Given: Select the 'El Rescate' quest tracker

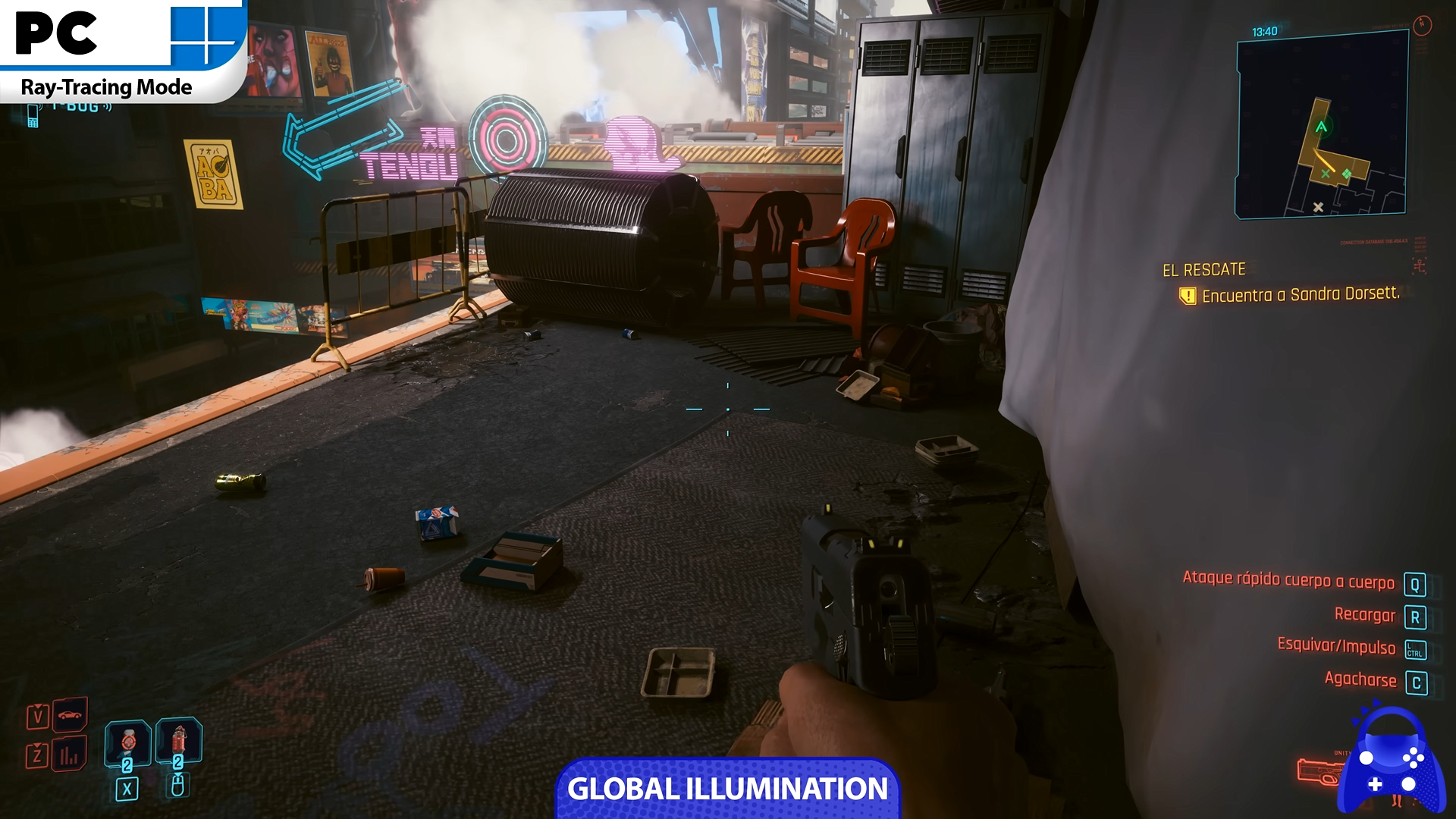Looking at the screenshot, I should (x=1203, y=270).
